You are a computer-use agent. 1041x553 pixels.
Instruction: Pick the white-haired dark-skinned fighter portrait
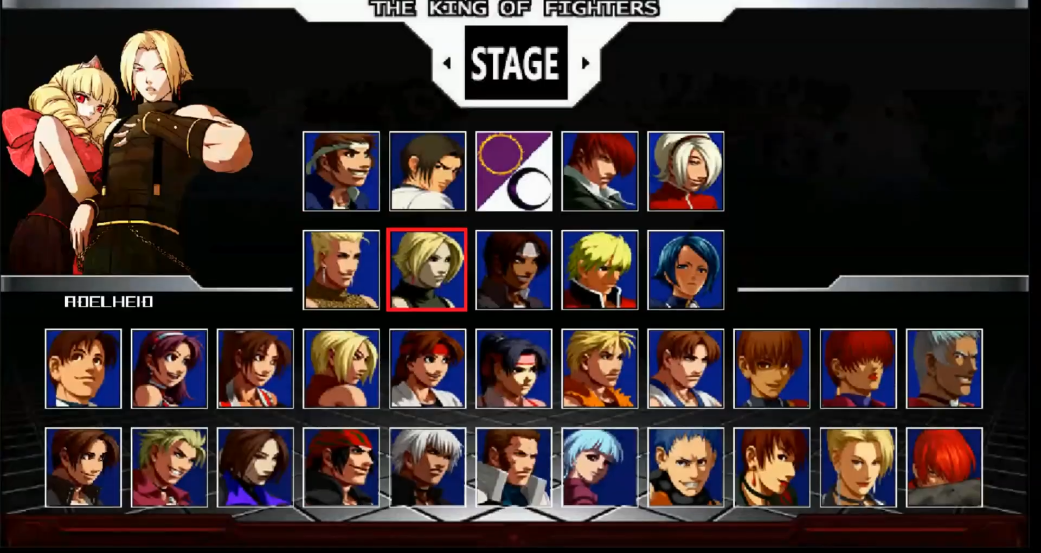click(427, 467)
